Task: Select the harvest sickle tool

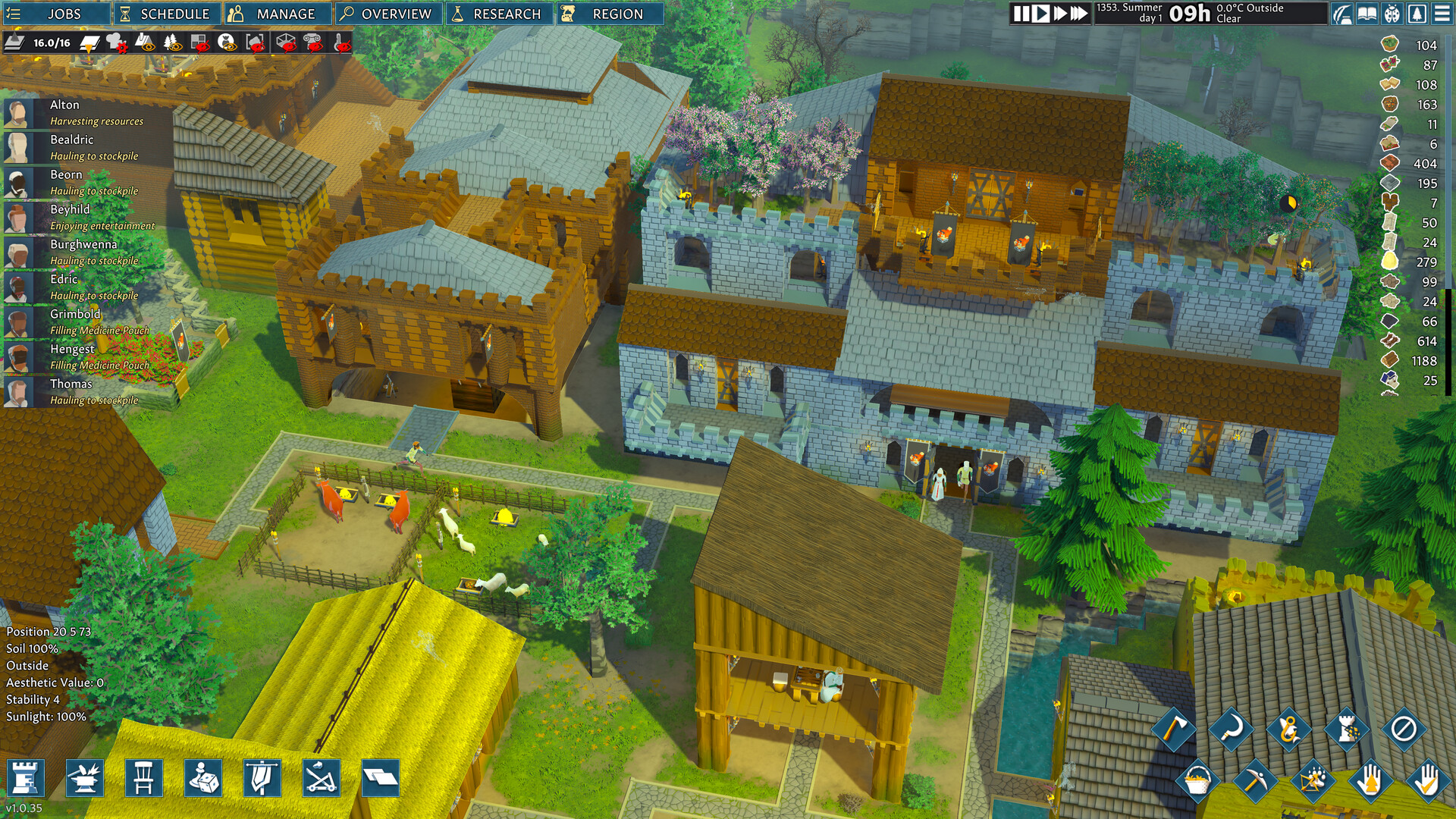Action: point(1232,730)
